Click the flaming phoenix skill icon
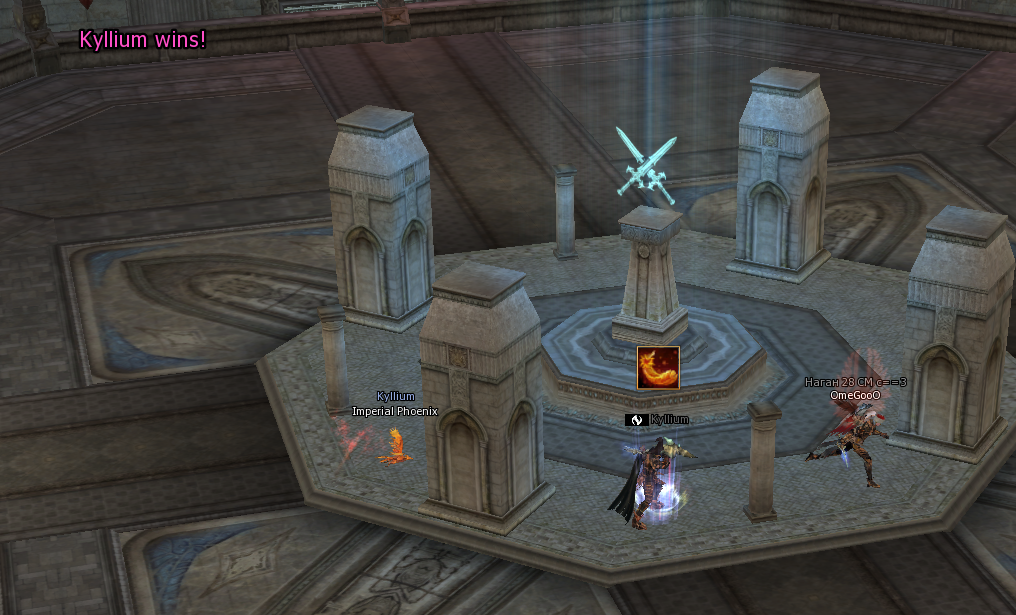1016x615 pixels. pyautogui.click(x=658, y=368)
